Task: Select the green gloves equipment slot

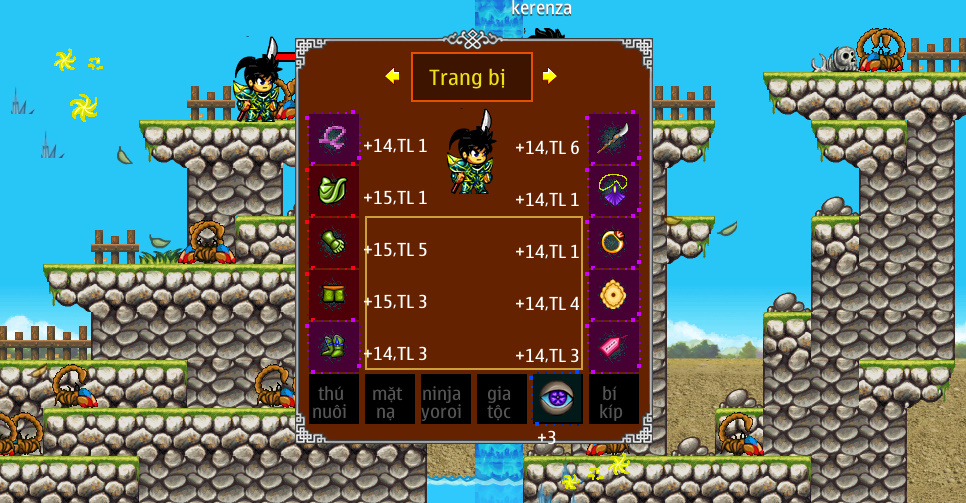Action: pos(333,243)
